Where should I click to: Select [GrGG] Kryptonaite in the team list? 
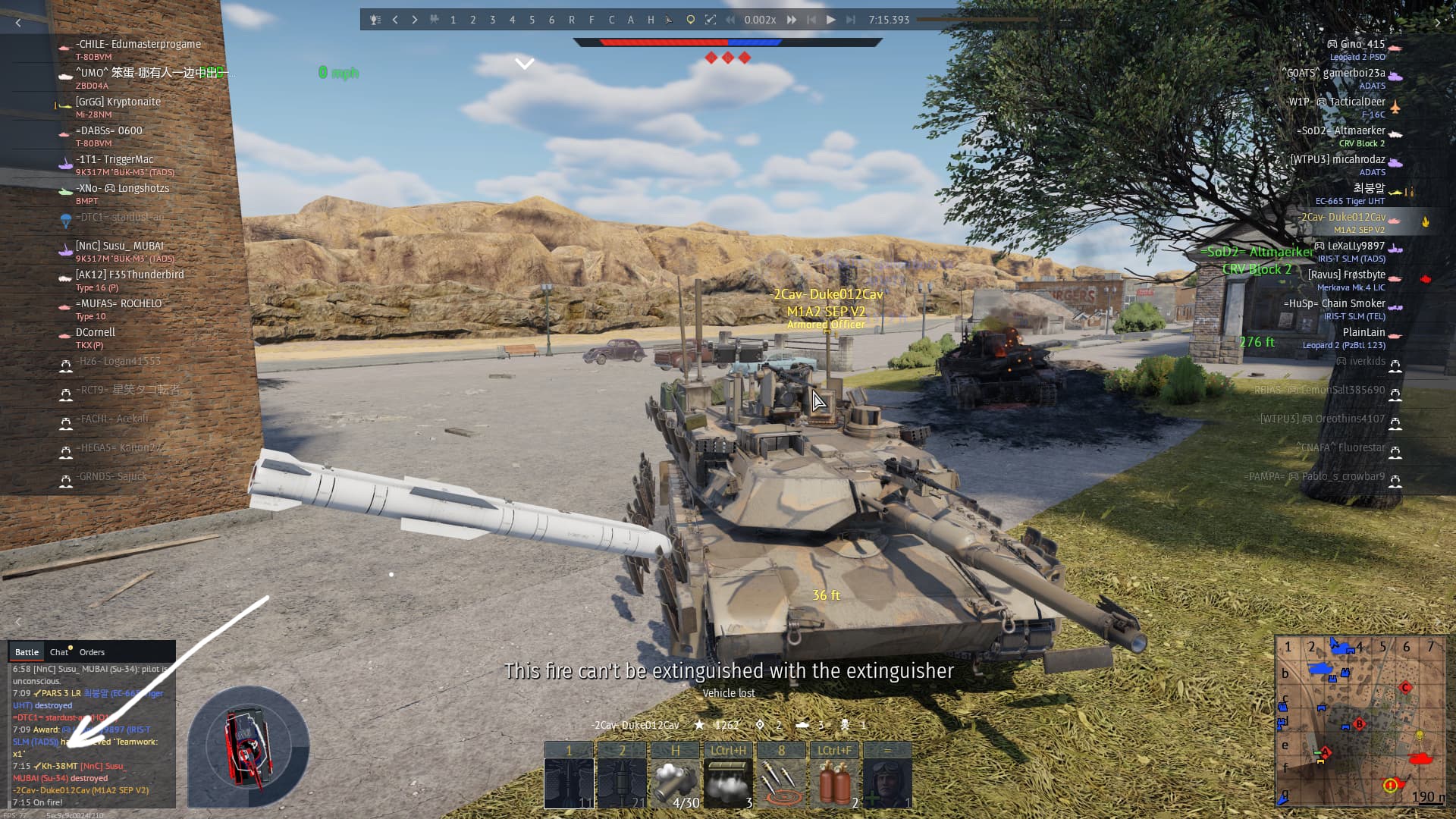pos(118,102)
